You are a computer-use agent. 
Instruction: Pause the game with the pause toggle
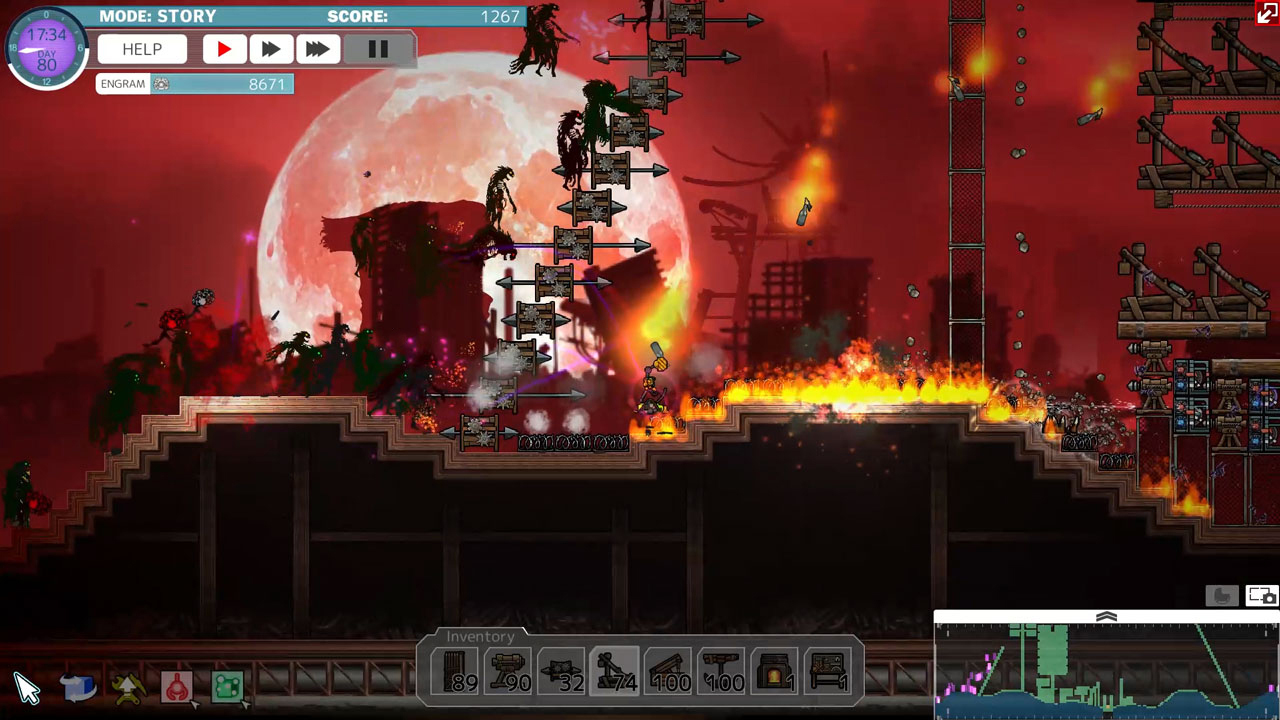click(x=377, y=48)
